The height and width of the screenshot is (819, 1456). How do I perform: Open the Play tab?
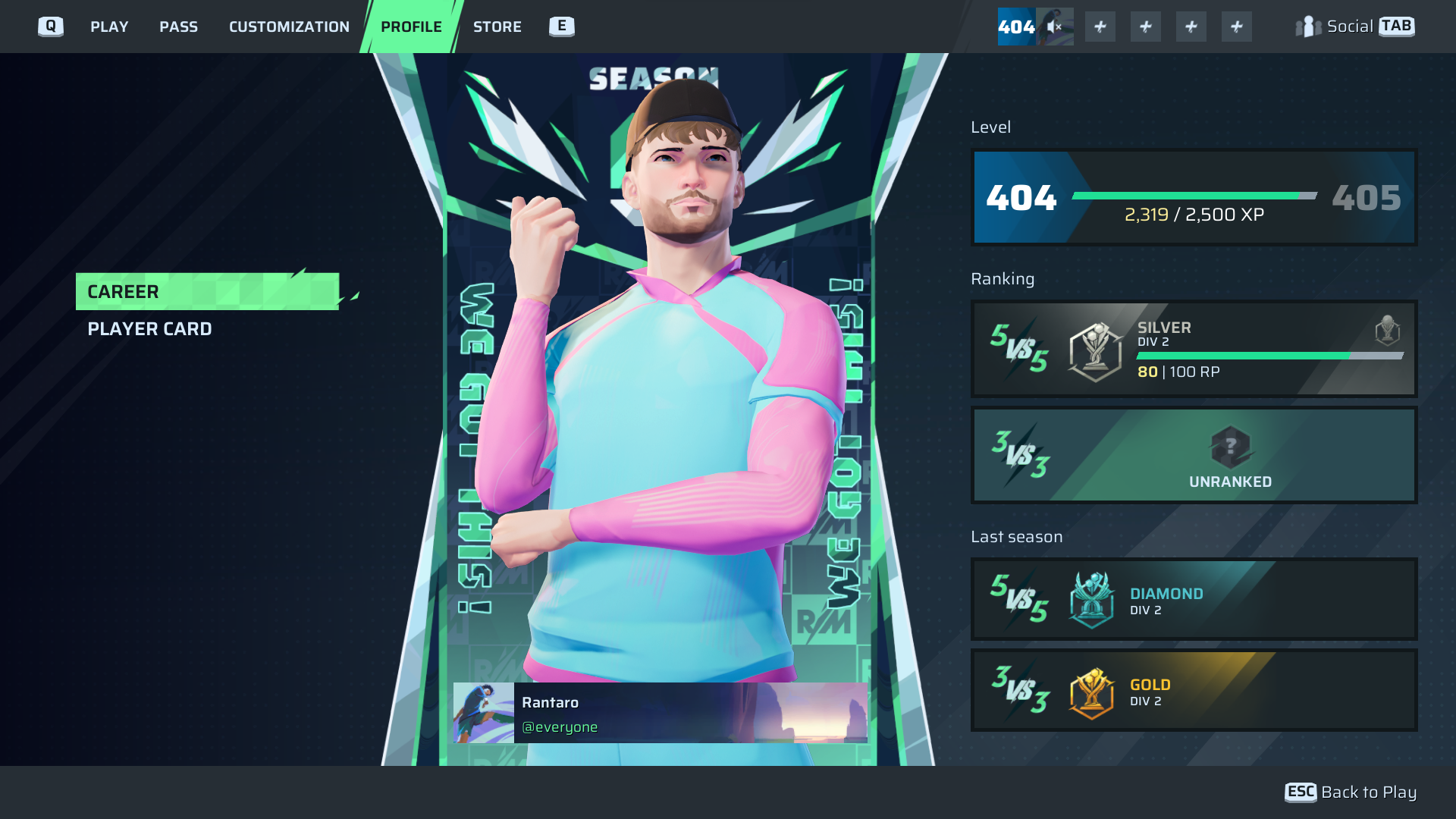[x=109, y=27]
